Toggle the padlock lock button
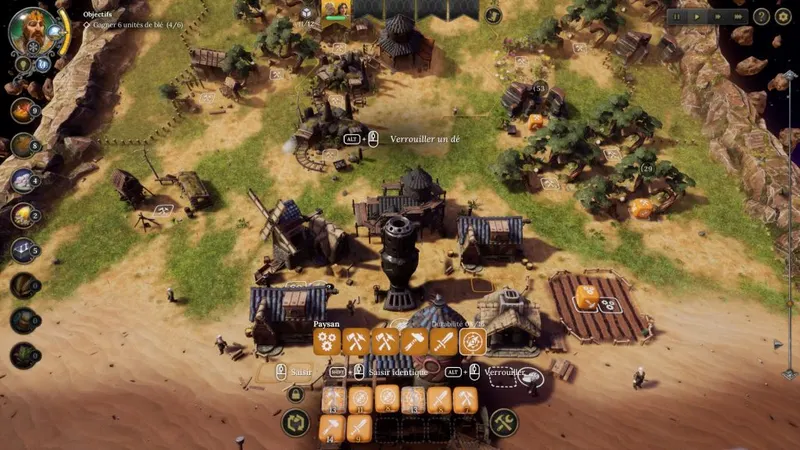 click(296, 394)
